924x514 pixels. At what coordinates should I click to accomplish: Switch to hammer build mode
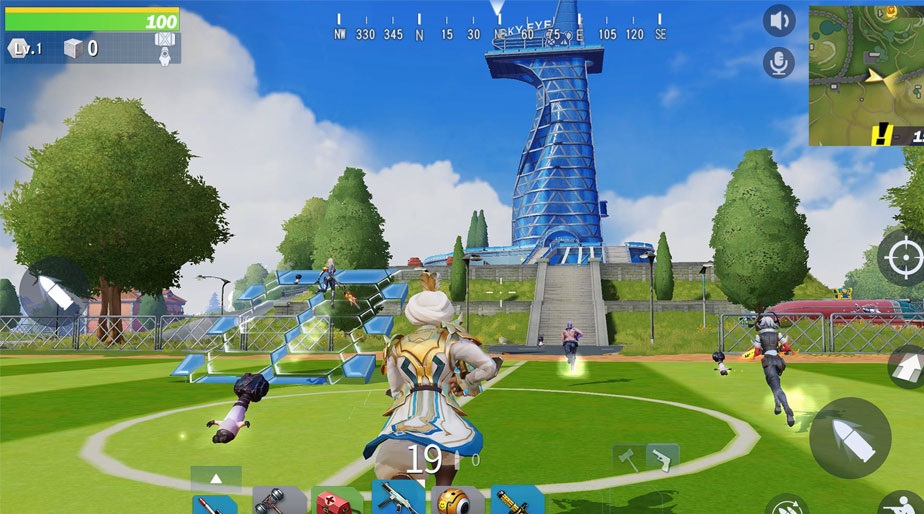point(629,458)
